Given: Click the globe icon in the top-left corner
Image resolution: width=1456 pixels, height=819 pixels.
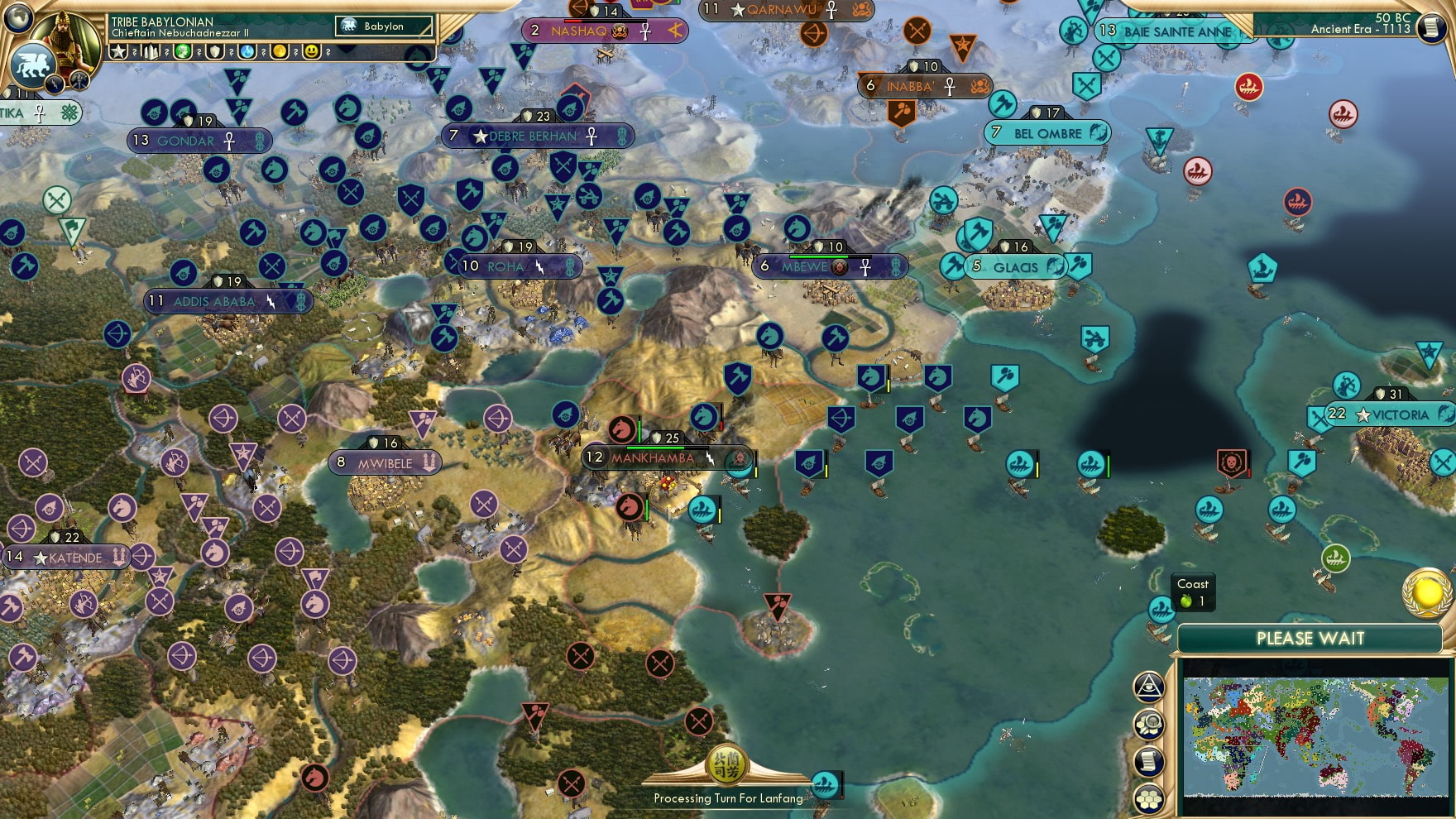Looking at the screenshot, I should click(x=18, y=20).
